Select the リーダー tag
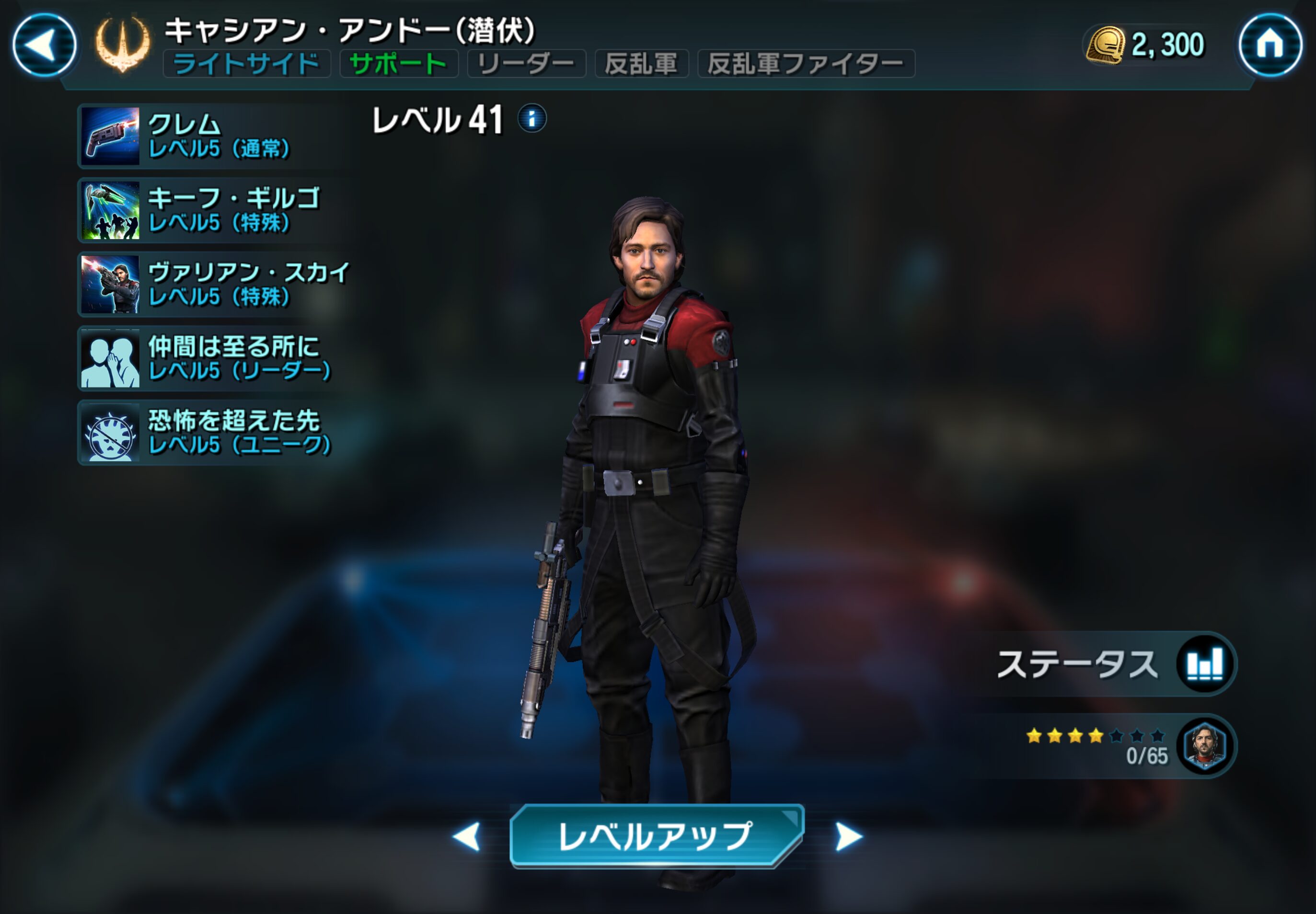Screen dimensions: 1316x914 526,64
